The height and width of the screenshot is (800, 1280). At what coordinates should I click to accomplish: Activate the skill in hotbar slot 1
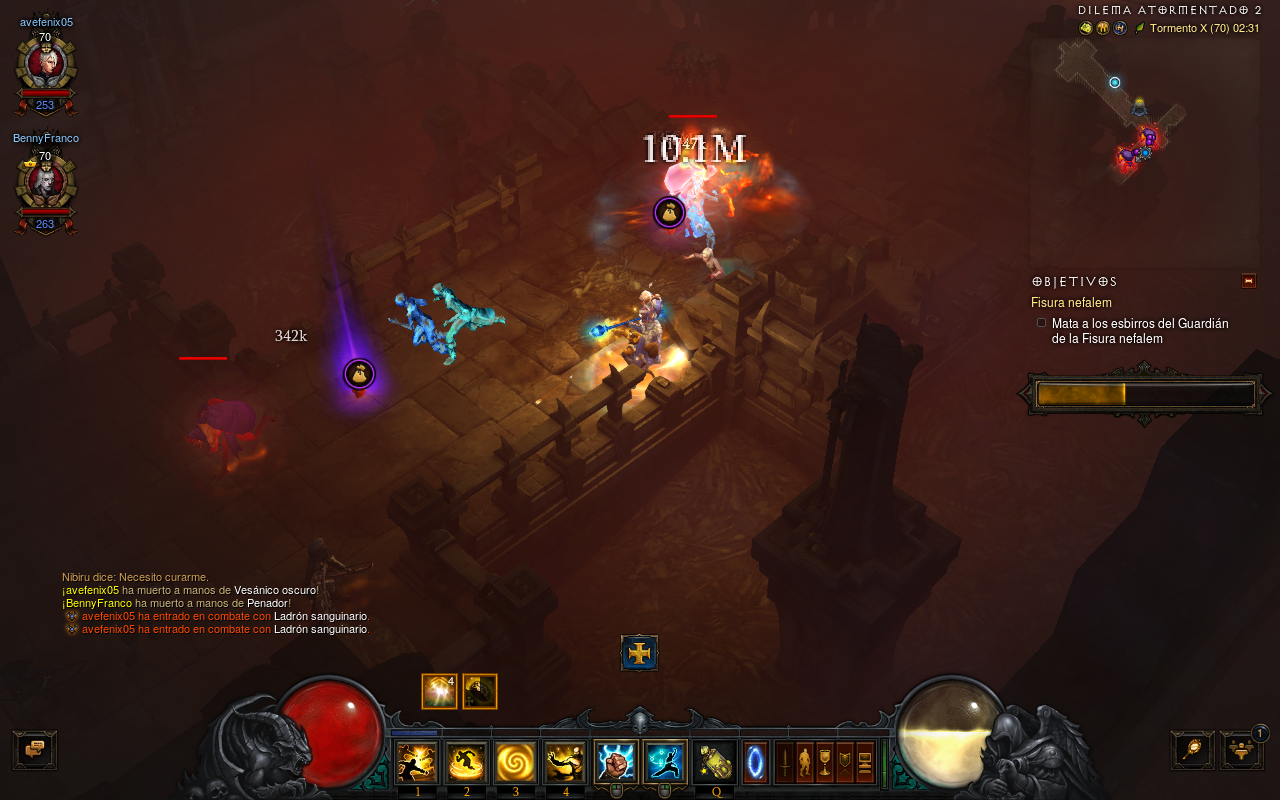(x=417, y=762)
